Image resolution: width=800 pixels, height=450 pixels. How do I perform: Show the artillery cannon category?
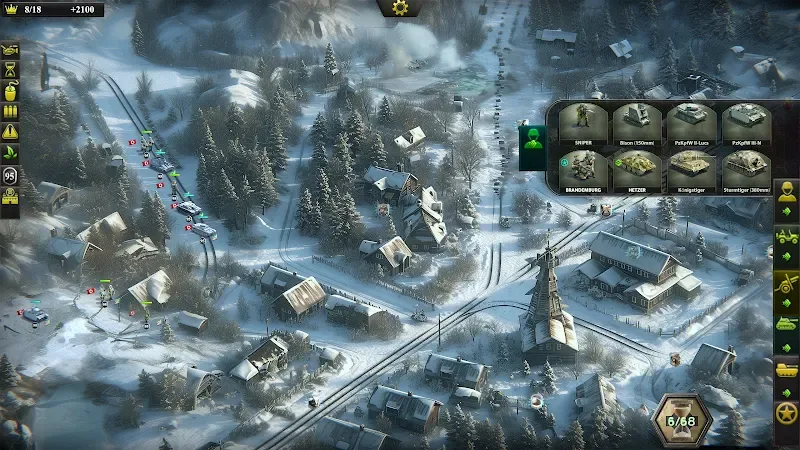[x=787, y=284]
